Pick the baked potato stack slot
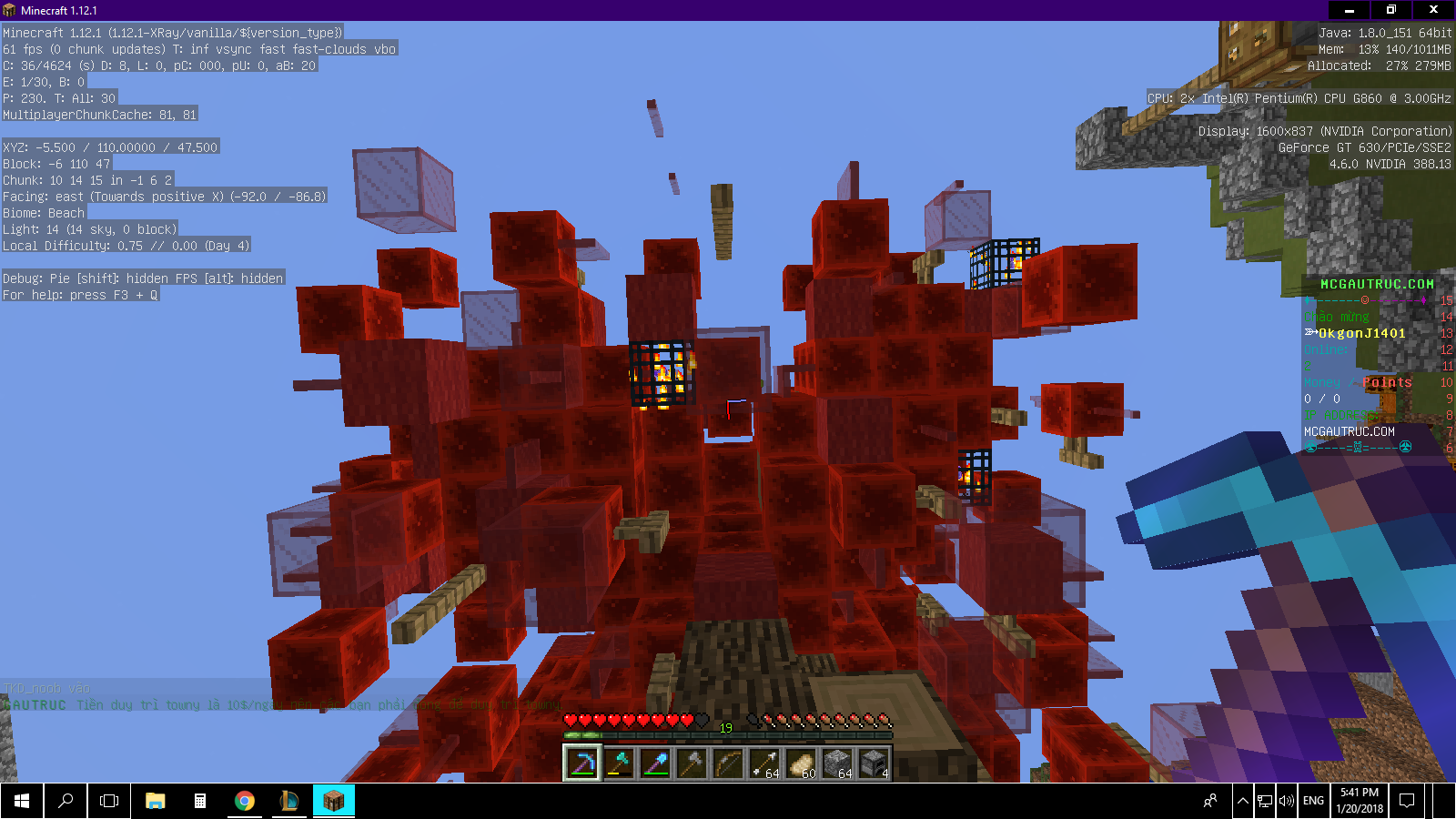Image resolution: width=1456 pixels, height=819 pixels. [801, 763]
